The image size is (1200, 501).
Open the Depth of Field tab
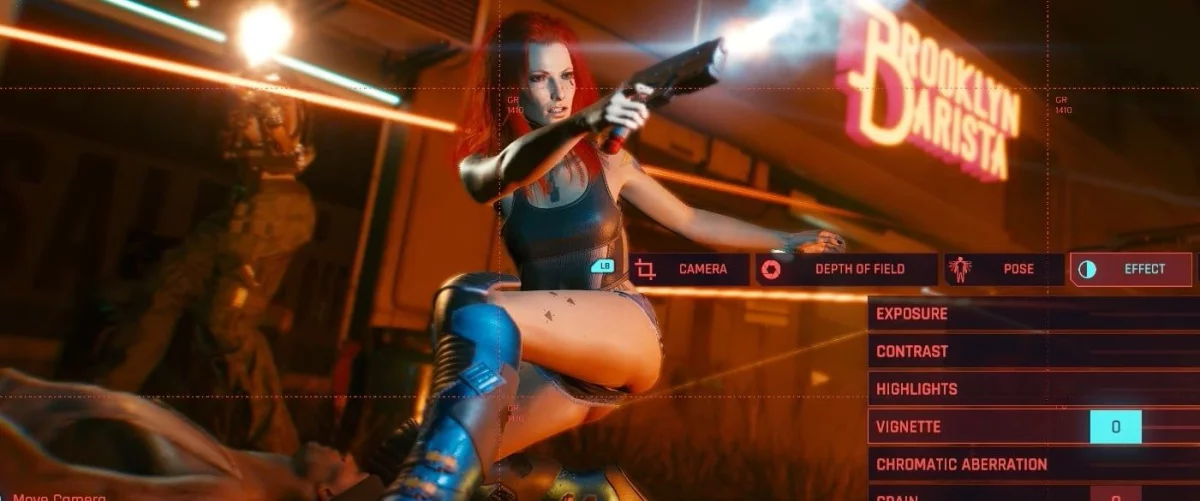(x=846, y=269)
